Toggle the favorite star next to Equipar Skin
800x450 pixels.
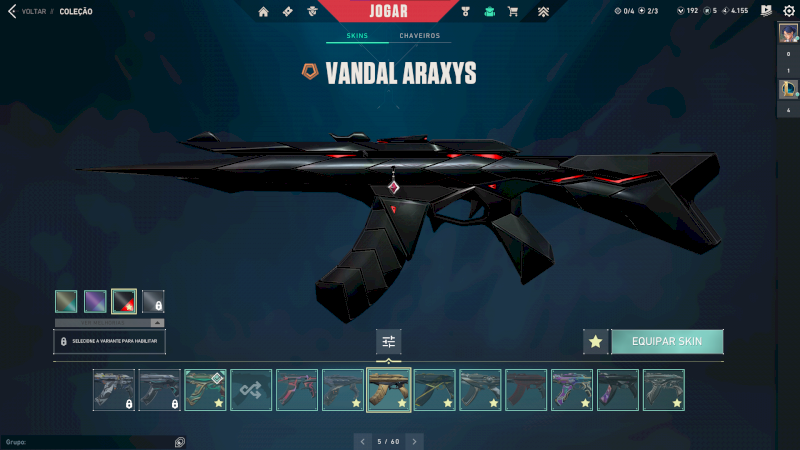click(595, 342)
